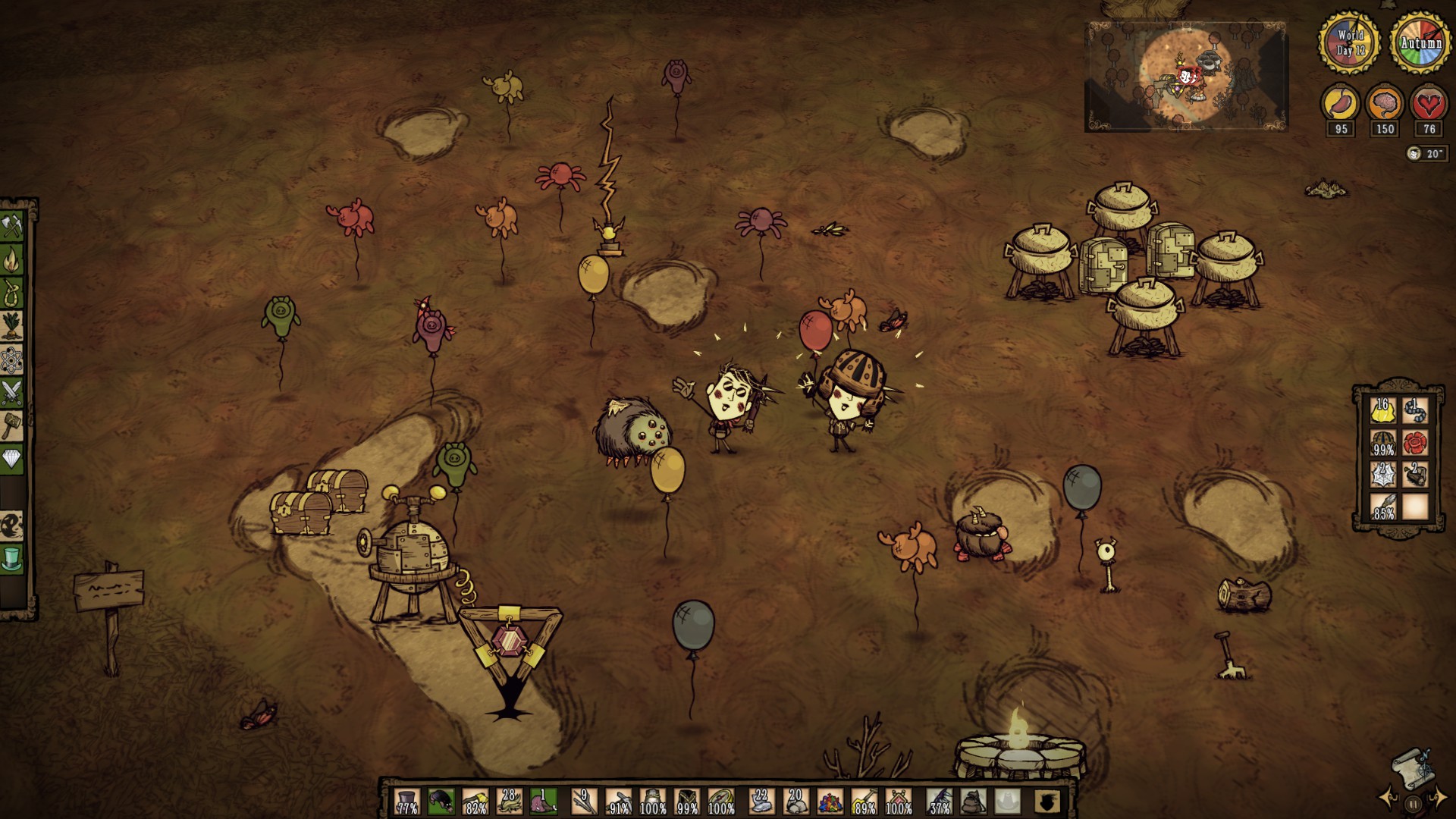Pick the spider silk backpack slot
Image resolution: width=1456 pixels, height=819 pixels.
coord(1382,475)
